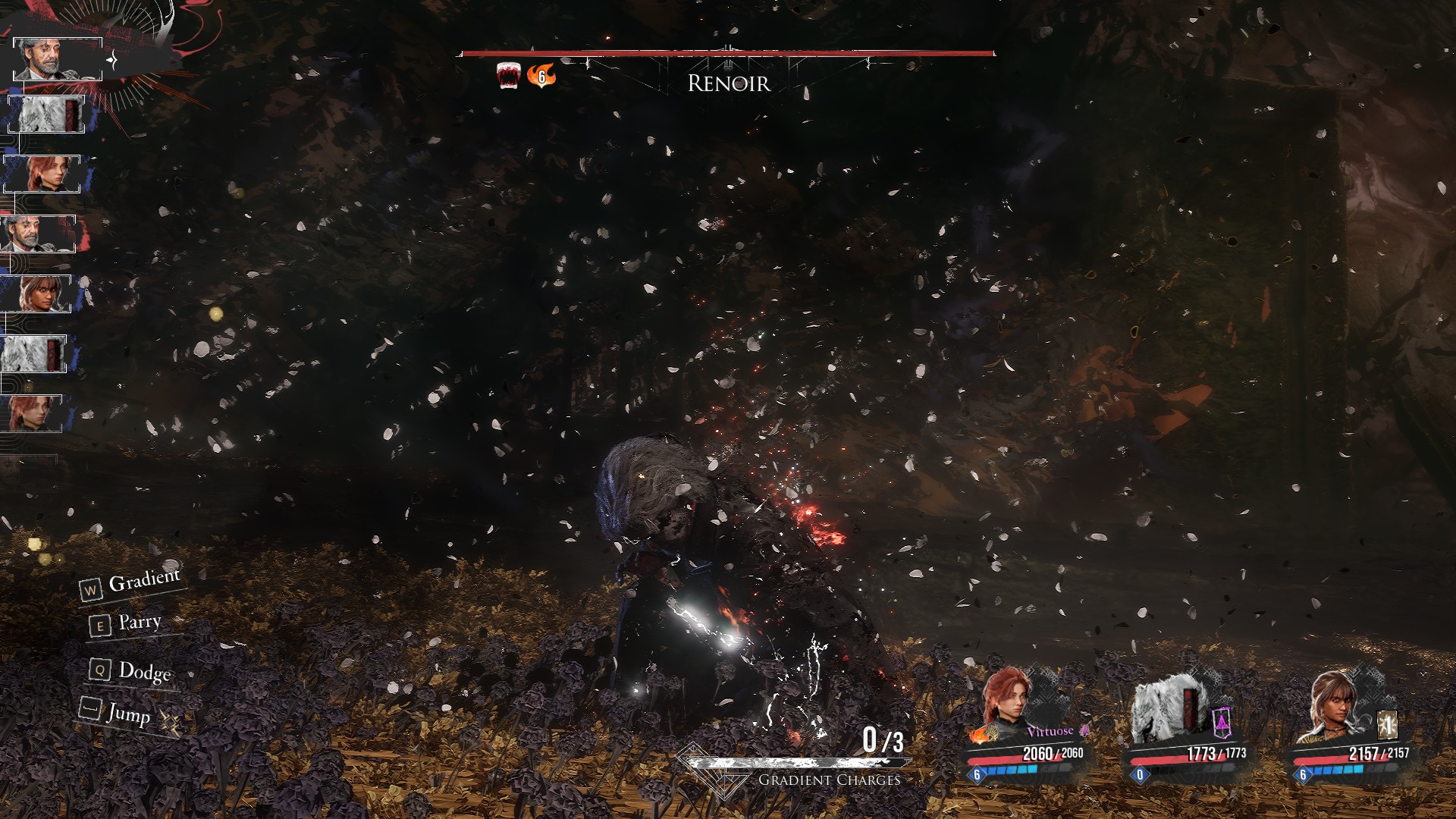Select Sciel's portrait in the turn order list
Image resolution: width=1456 pixels, height=819 pixels.
(x=36, y=293)
